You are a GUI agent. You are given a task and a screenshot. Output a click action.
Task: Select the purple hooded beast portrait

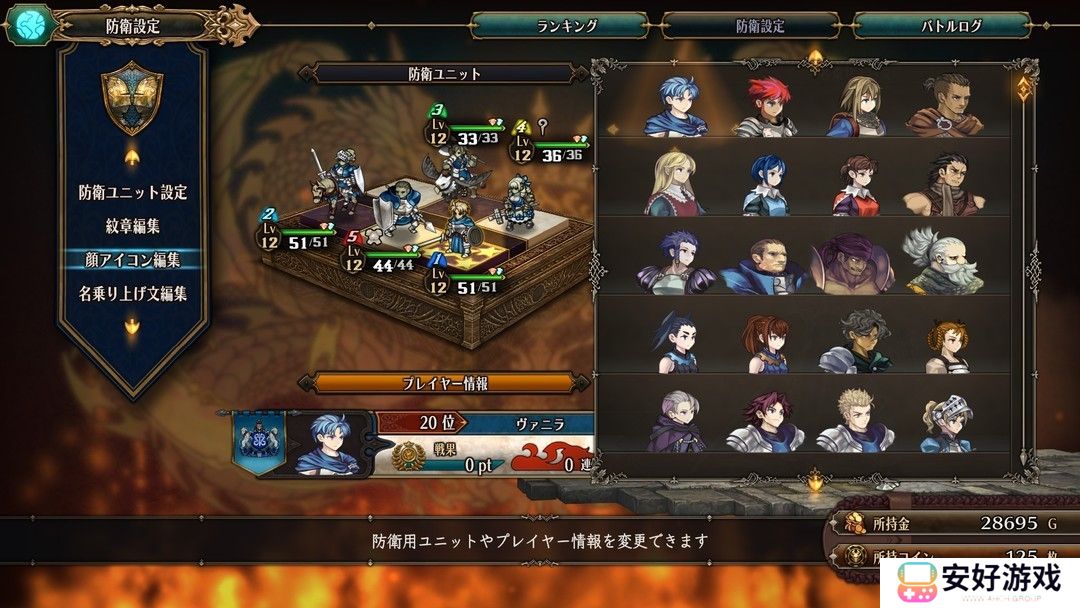pyautogui.click(x=853, y=263)
